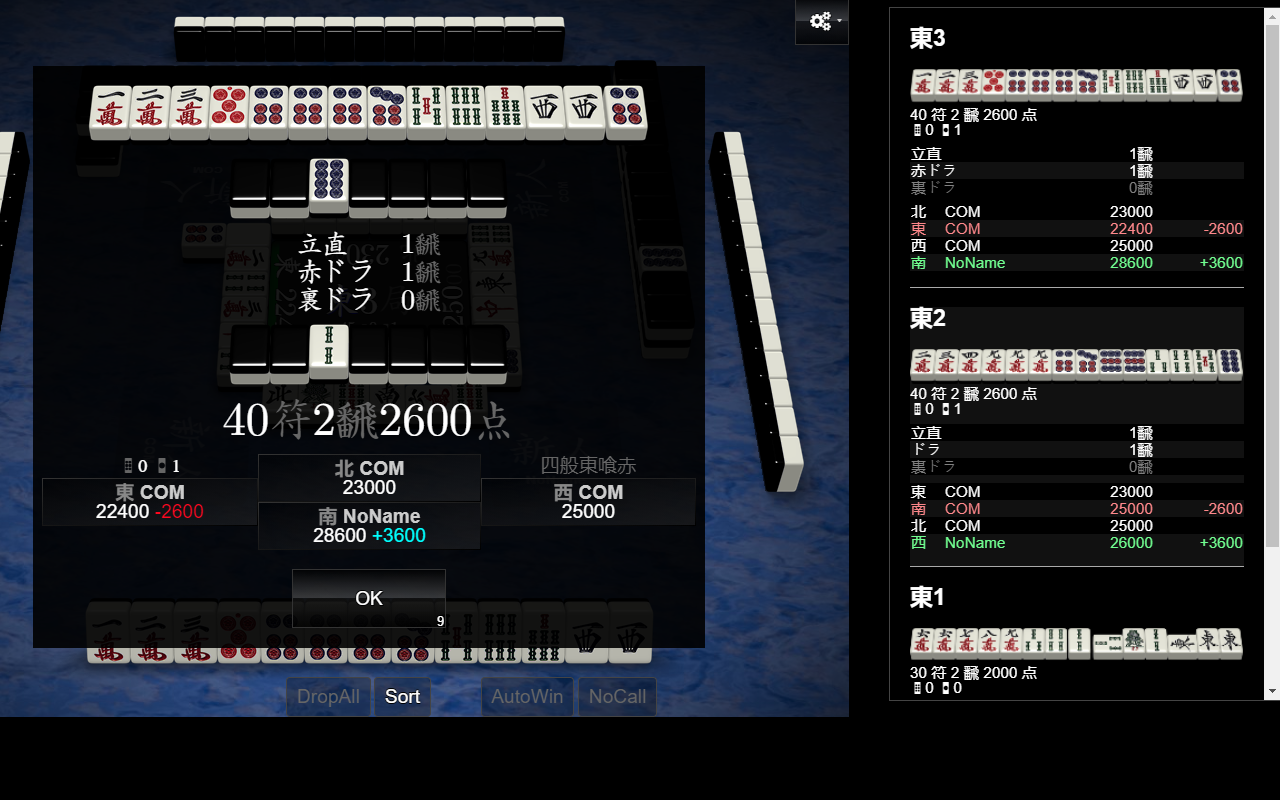This screenshot has height=800, width=1280.
Task: Click the 東2 winning hand tile image
Action: click(x=1075, y=362)
